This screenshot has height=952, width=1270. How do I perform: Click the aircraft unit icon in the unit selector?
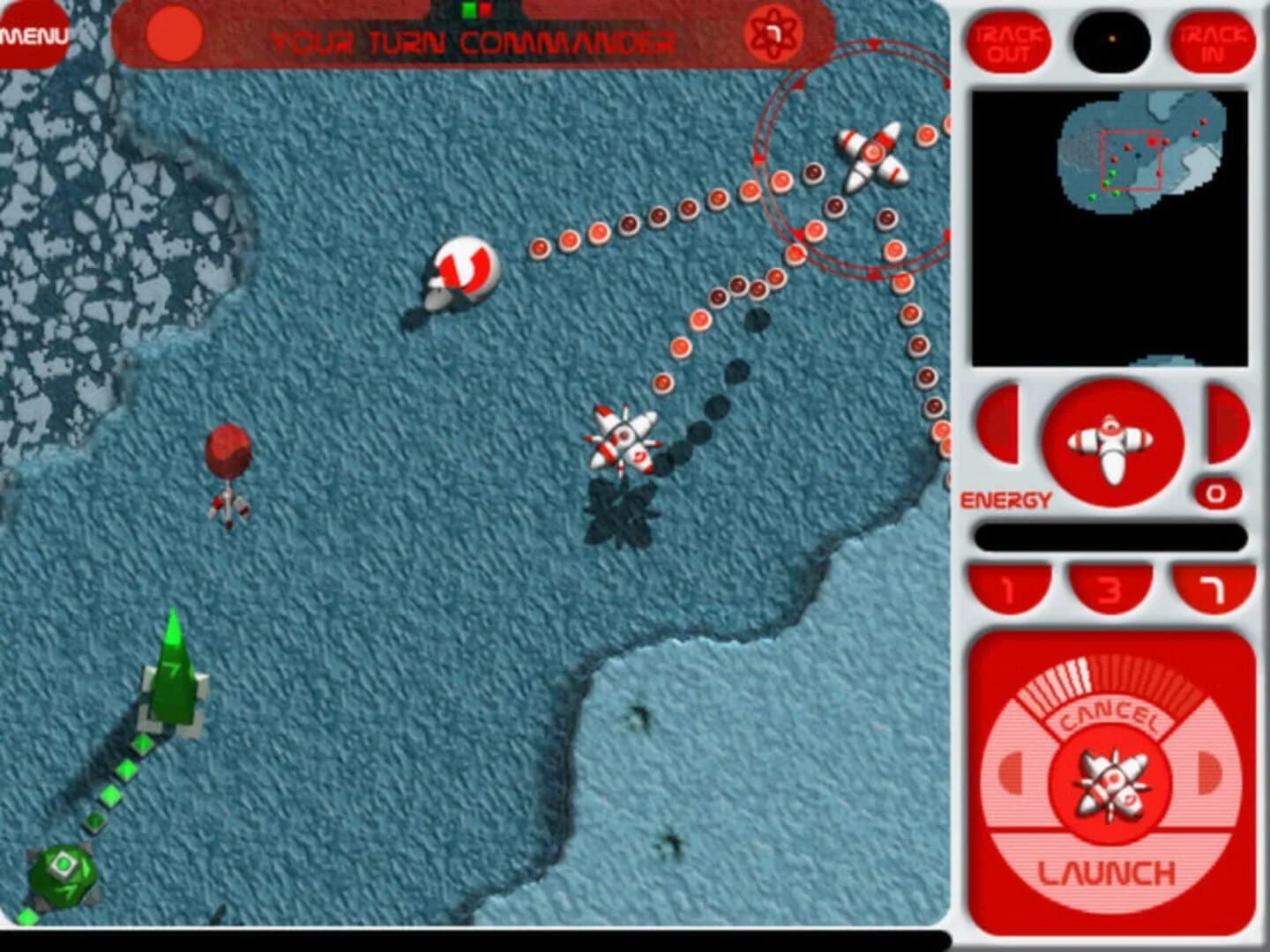1109,442
